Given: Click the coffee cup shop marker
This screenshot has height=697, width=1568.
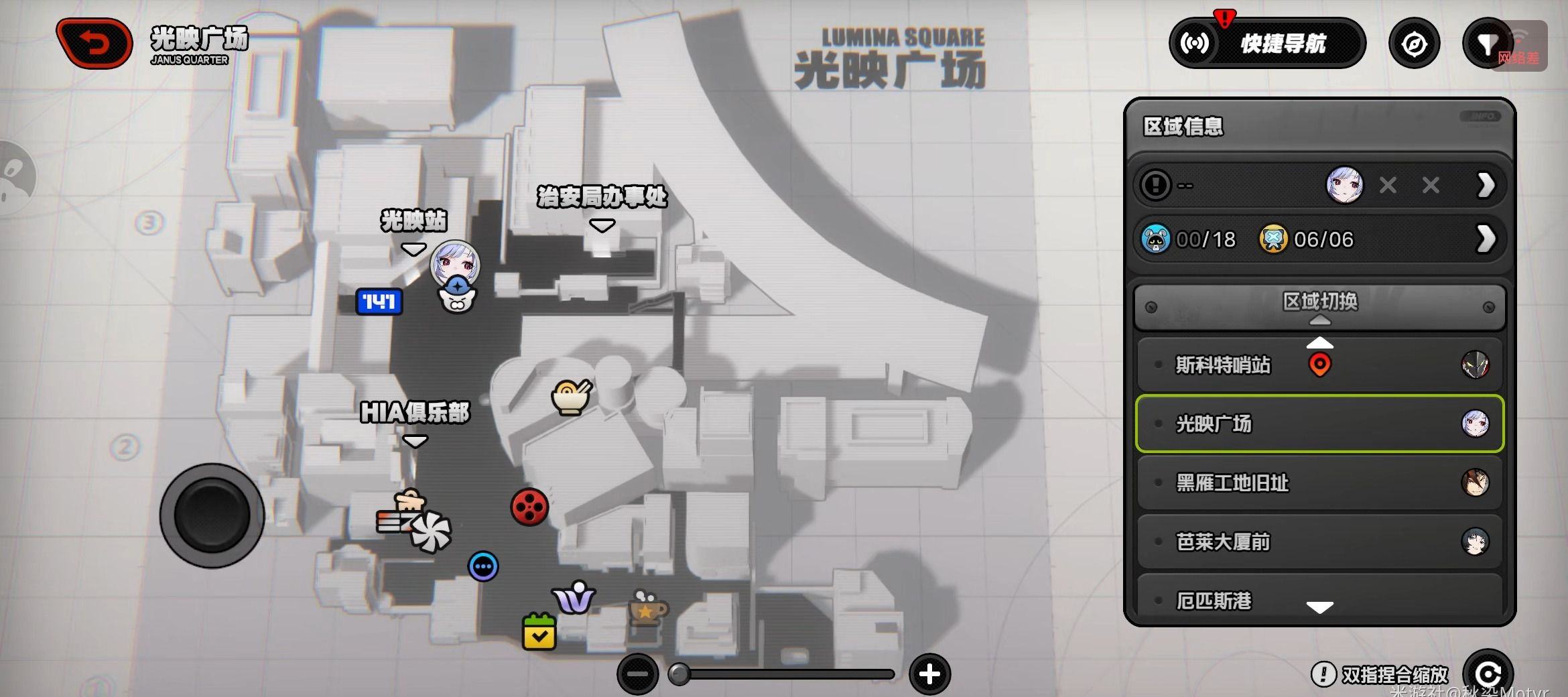Looking at the screenshot, I should 647,608.
